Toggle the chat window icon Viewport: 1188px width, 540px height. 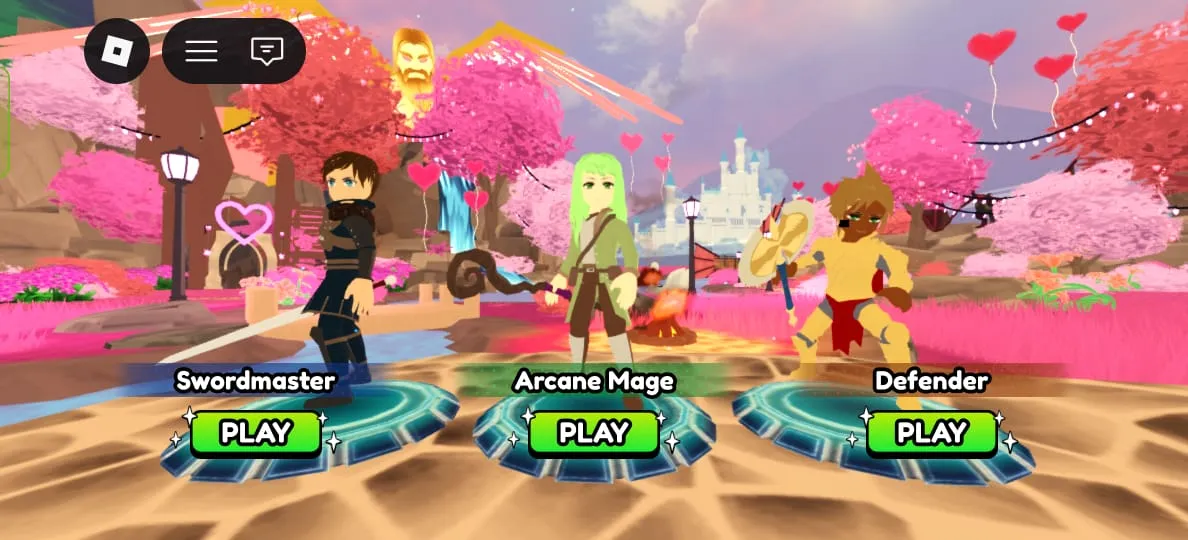click(x=266, y=50)
